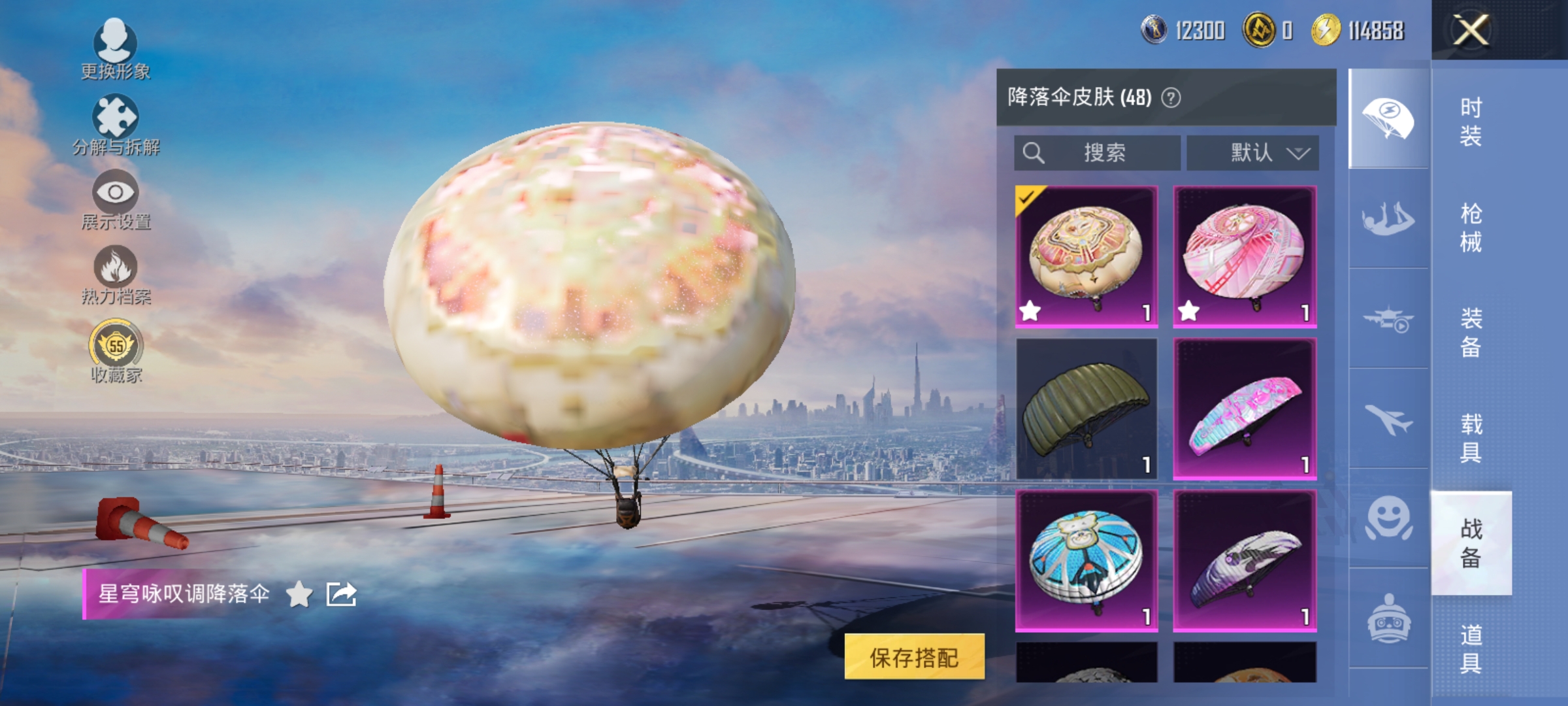Screen dimensions: 1568x706
Task: Click the 搜索 search field
Action: (1098, 153)
